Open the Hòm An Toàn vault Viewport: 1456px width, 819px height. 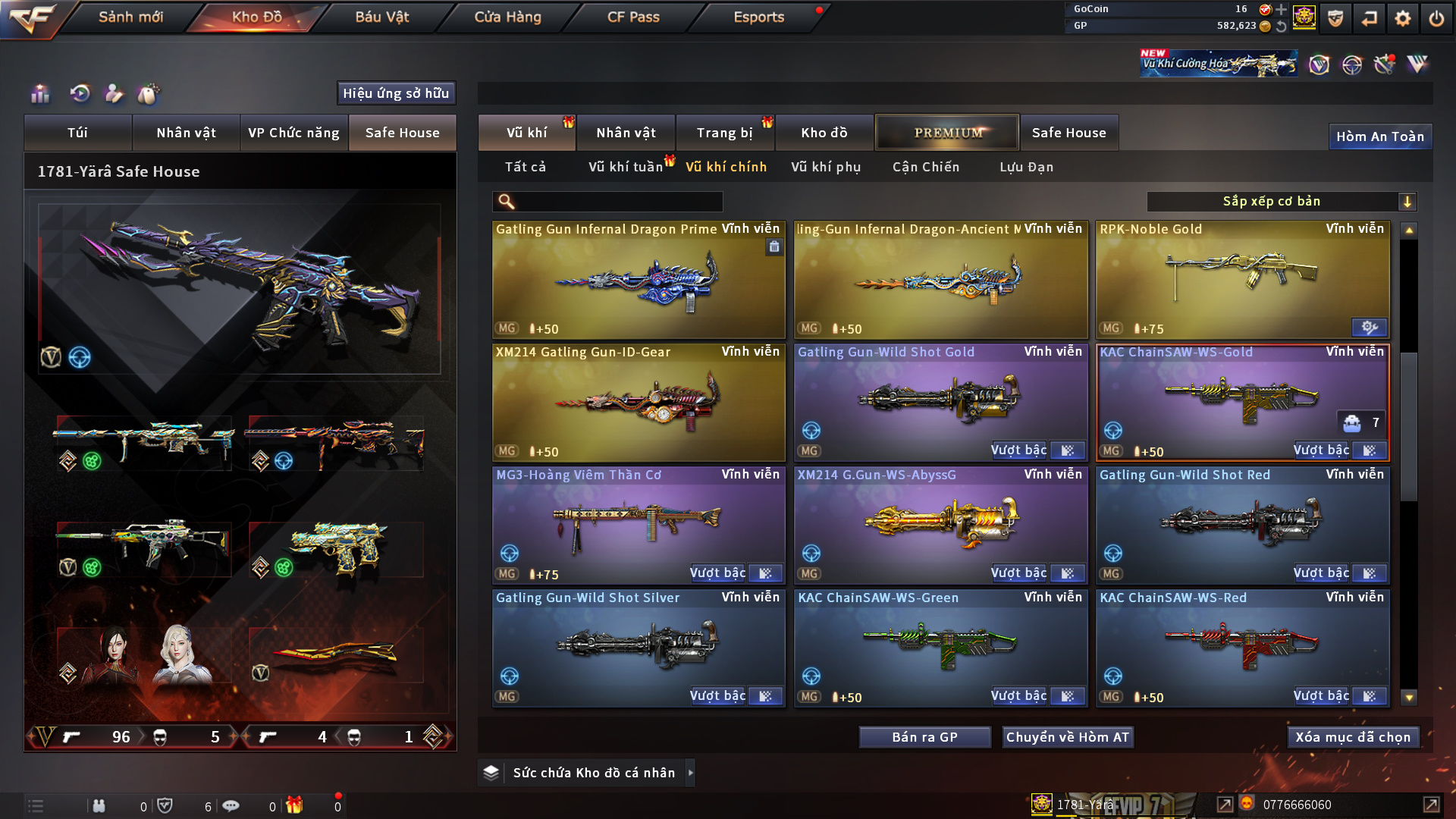coord(1379,136)
